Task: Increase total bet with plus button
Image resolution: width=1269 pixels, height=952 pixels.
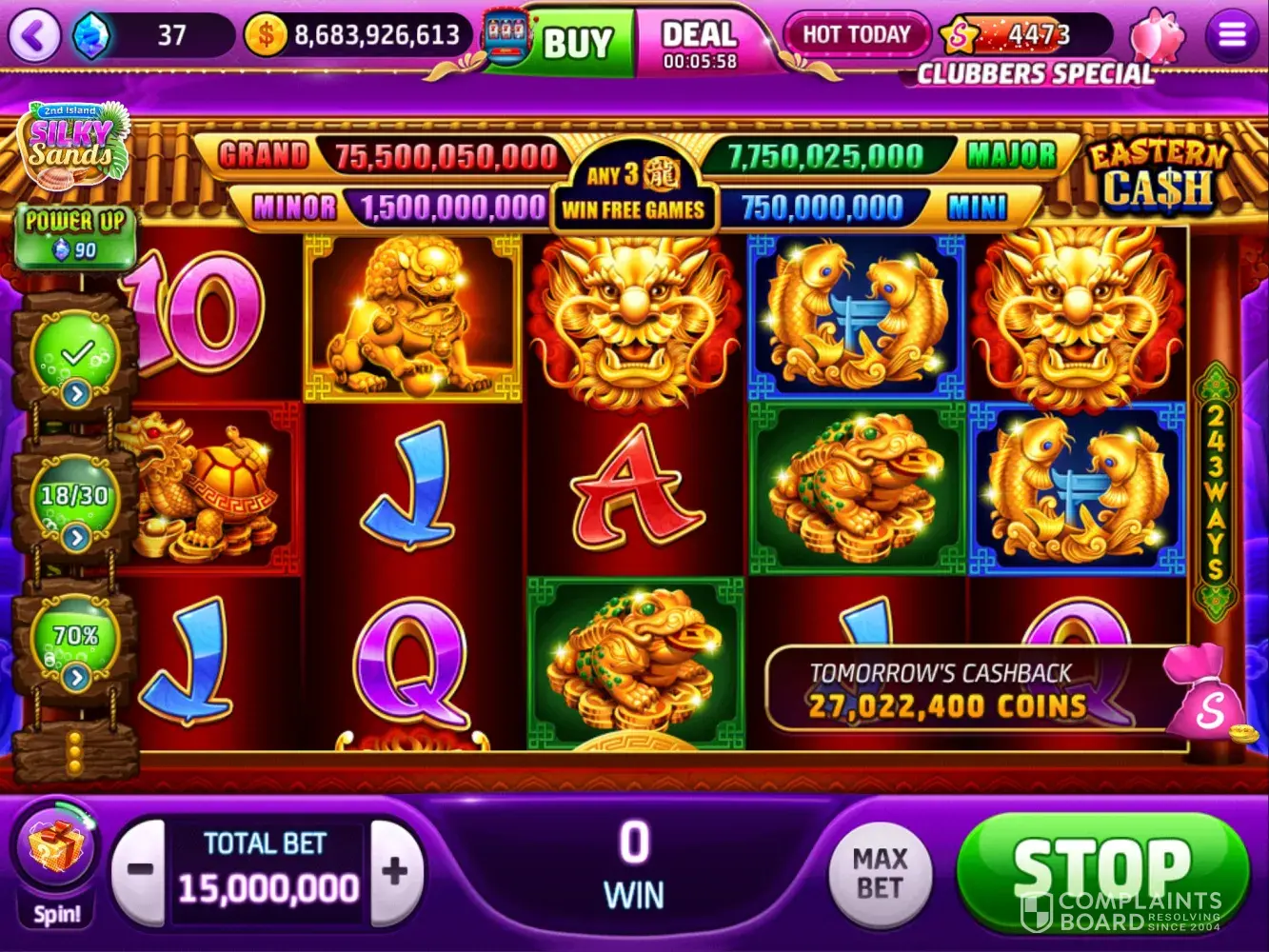Action: (x=395, y=869)
